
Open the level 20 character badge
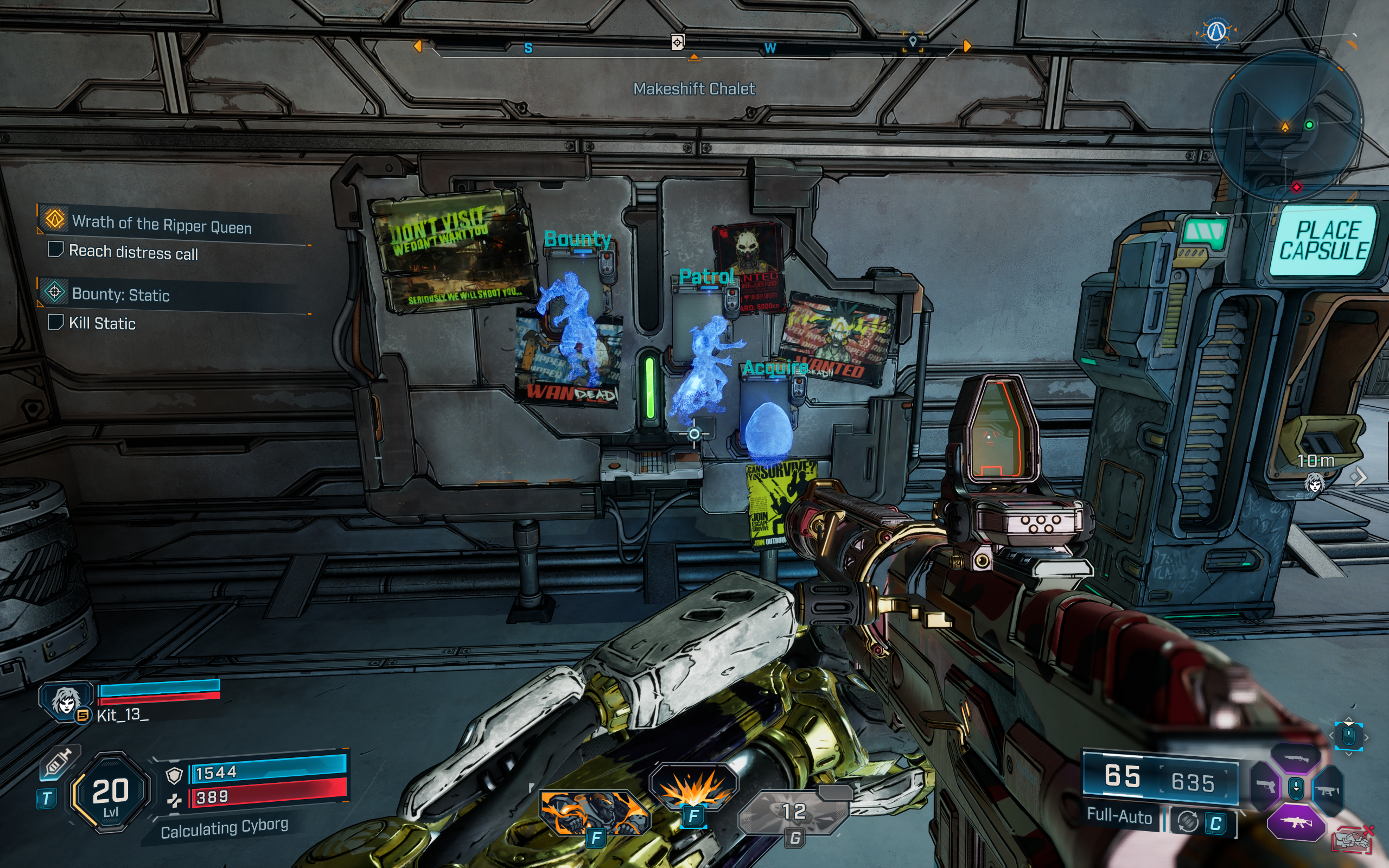click(110, 792)
